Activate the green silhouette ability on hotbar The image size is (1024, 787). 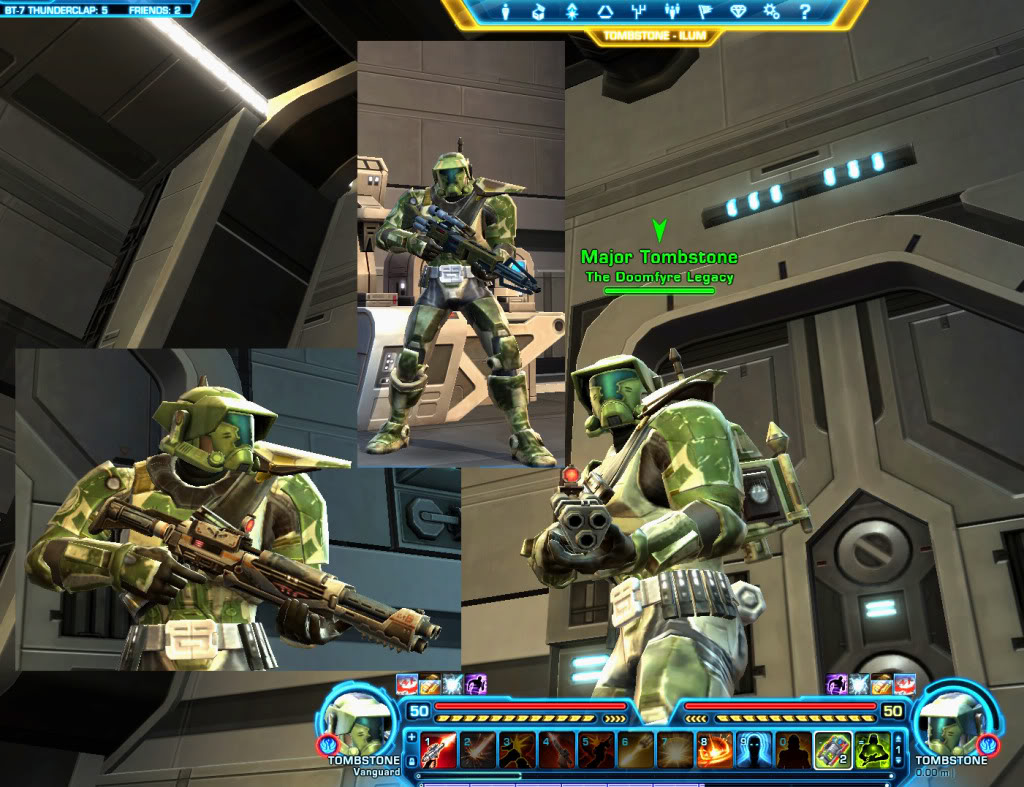click(x=872, y=749)
